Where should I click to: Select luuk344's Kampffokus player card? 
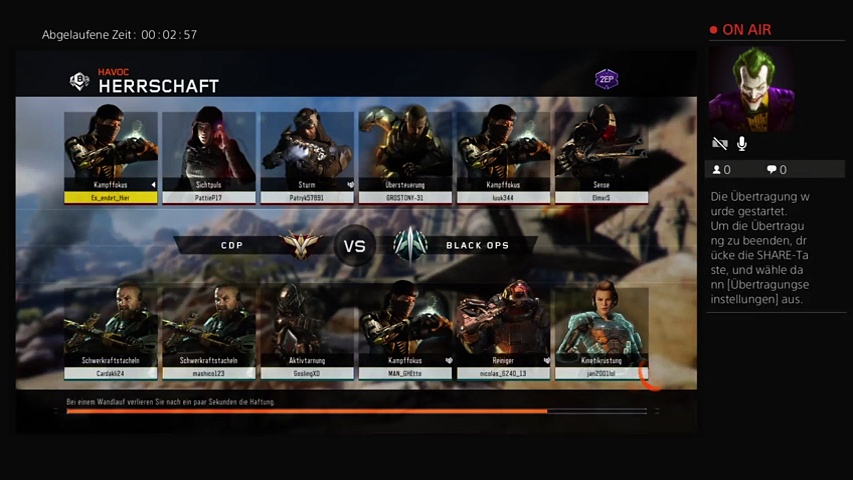[503, 156]
